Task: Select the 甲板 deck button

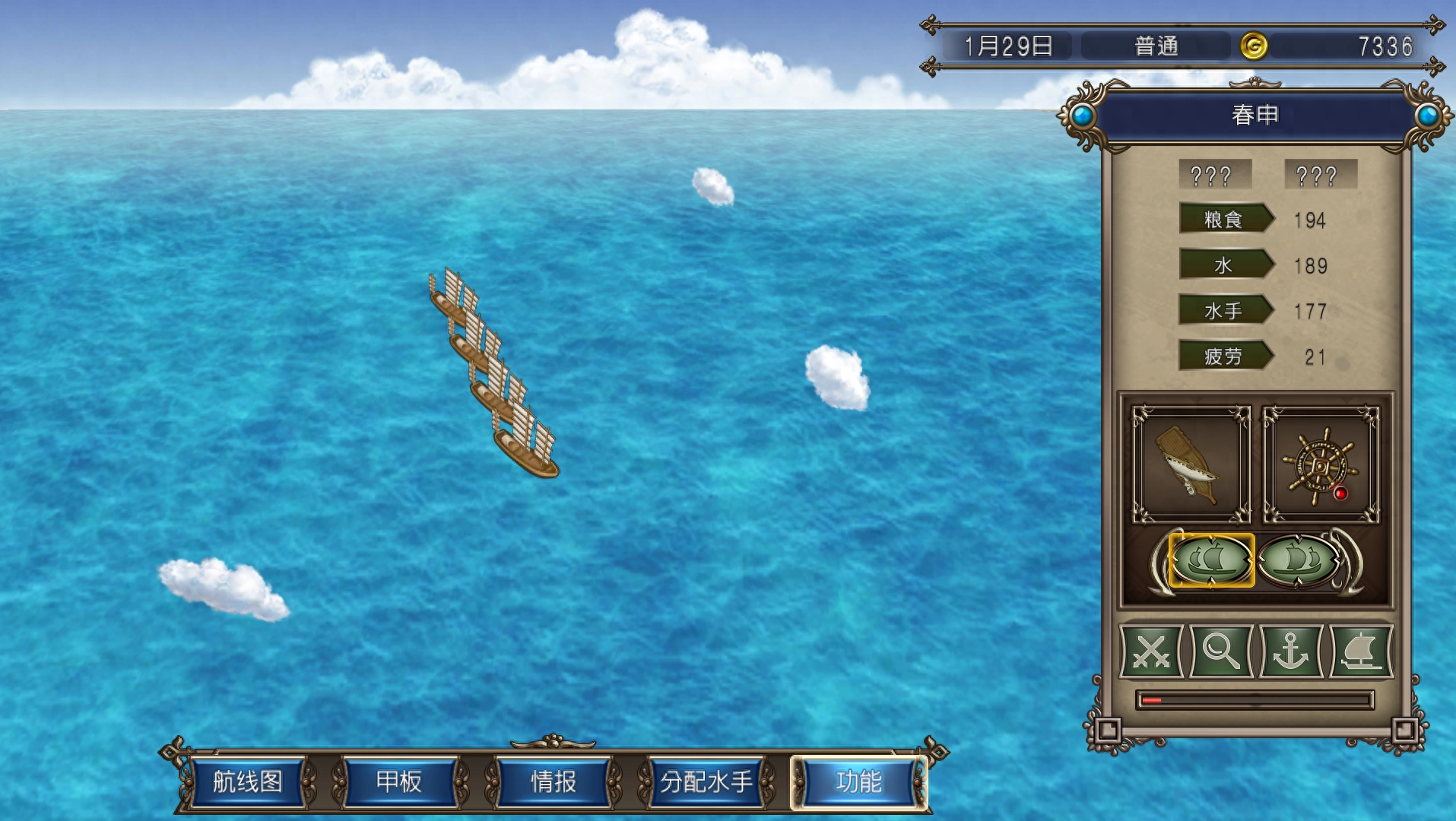Action: pos(399,781)
